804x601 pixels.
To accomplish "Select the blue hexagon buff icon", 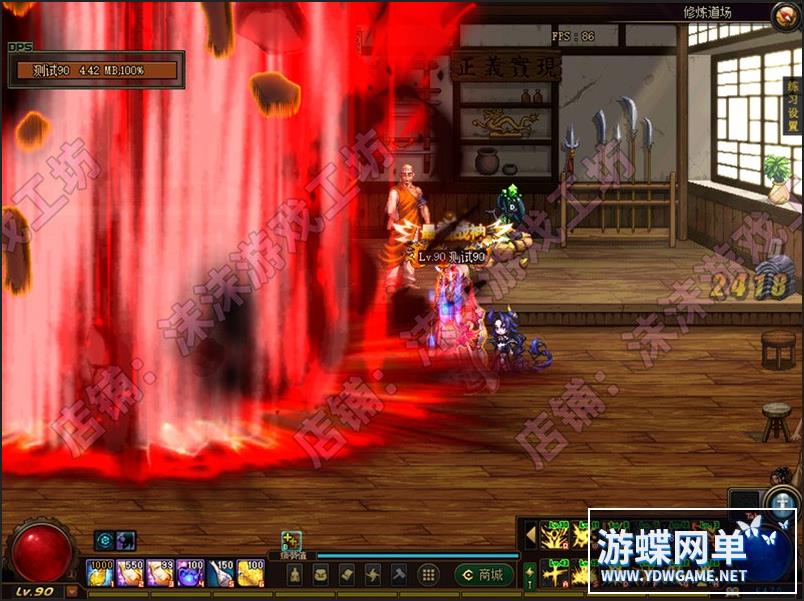I will [104, 541].
